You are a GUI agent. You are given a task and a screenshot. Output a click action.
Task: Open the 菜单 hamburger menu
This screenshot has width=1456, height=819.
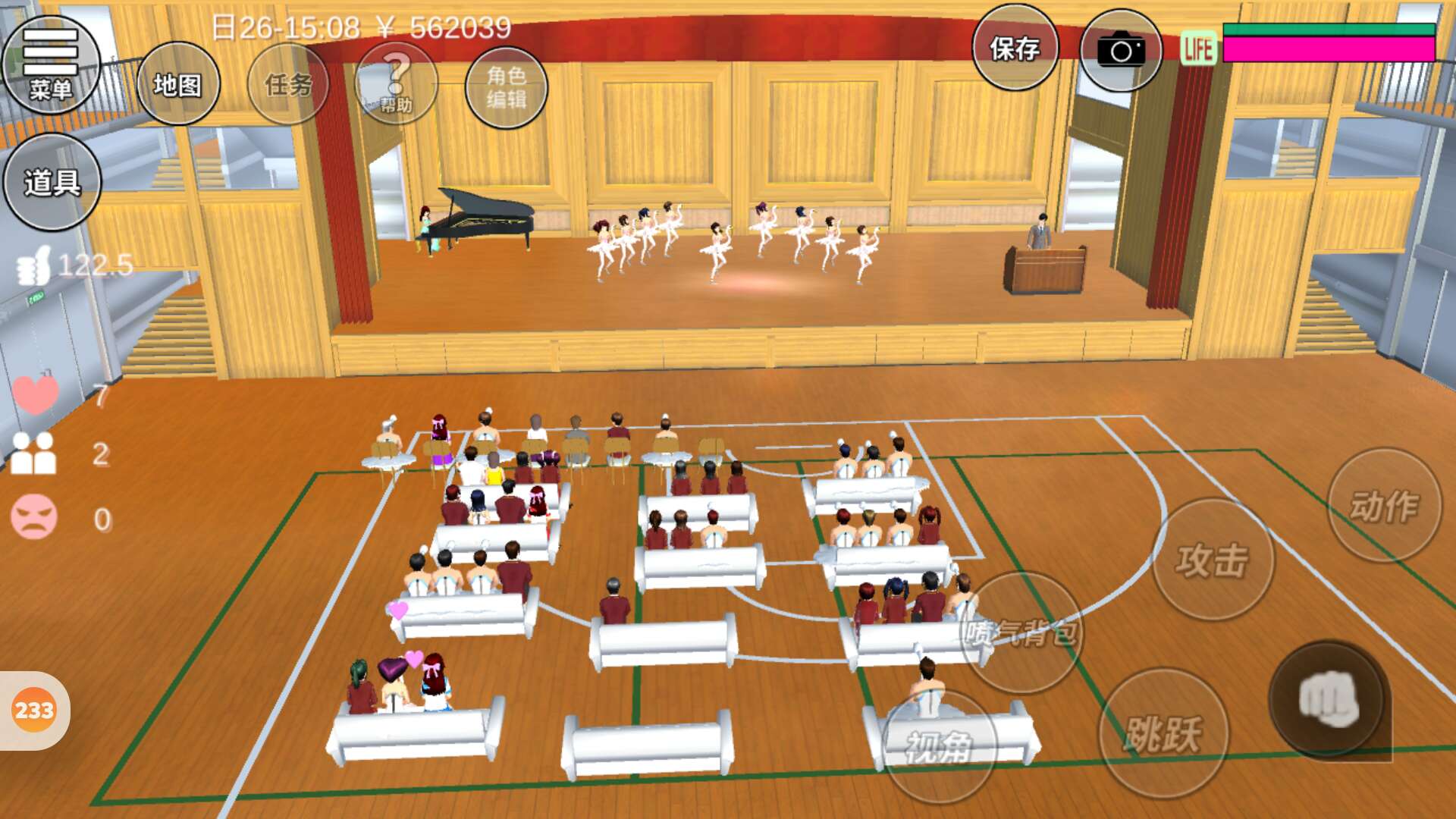click(x=51, y=64)
